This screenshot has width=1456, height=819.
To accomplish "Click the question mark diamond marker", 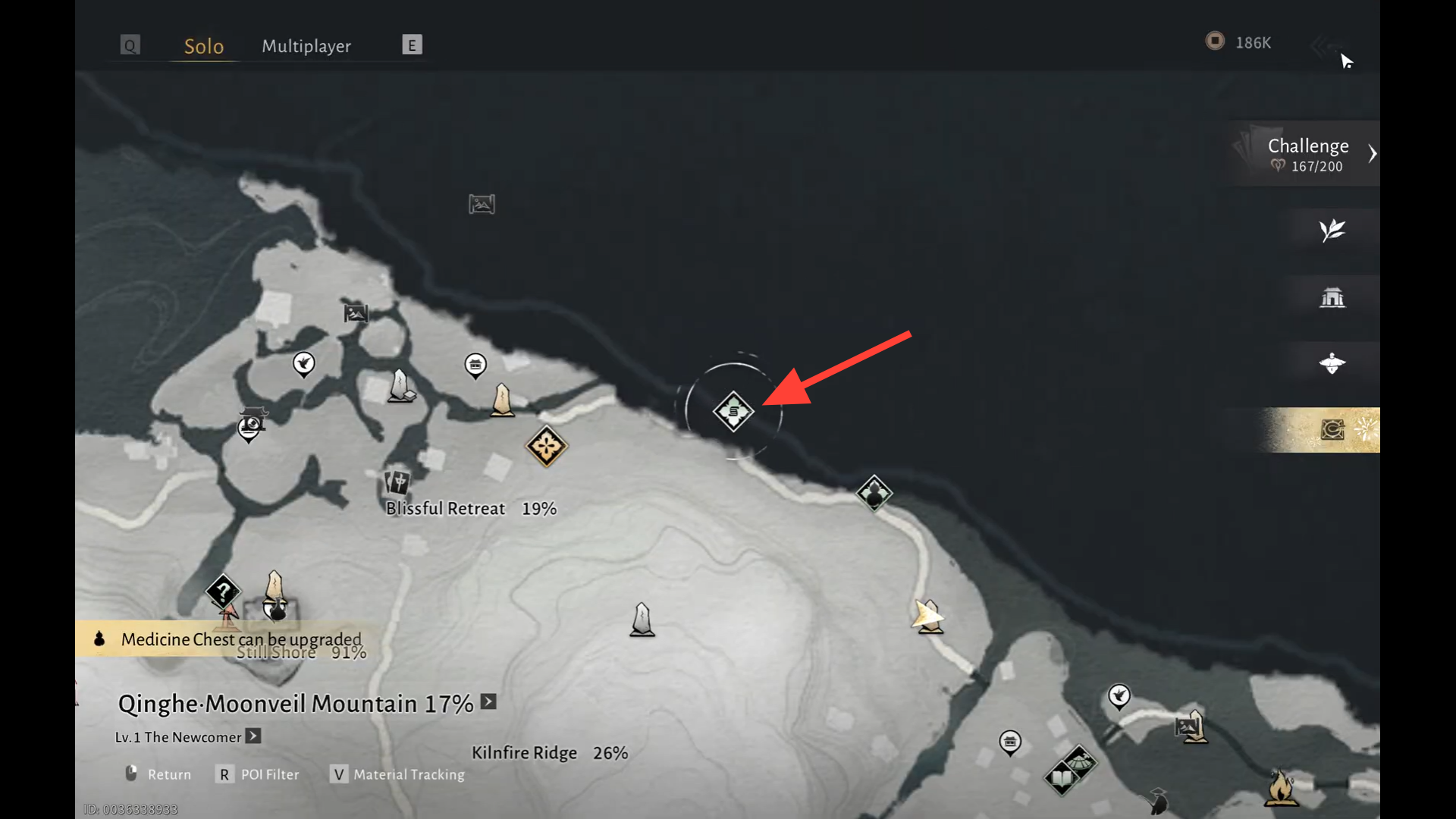I will coord(223,591).
